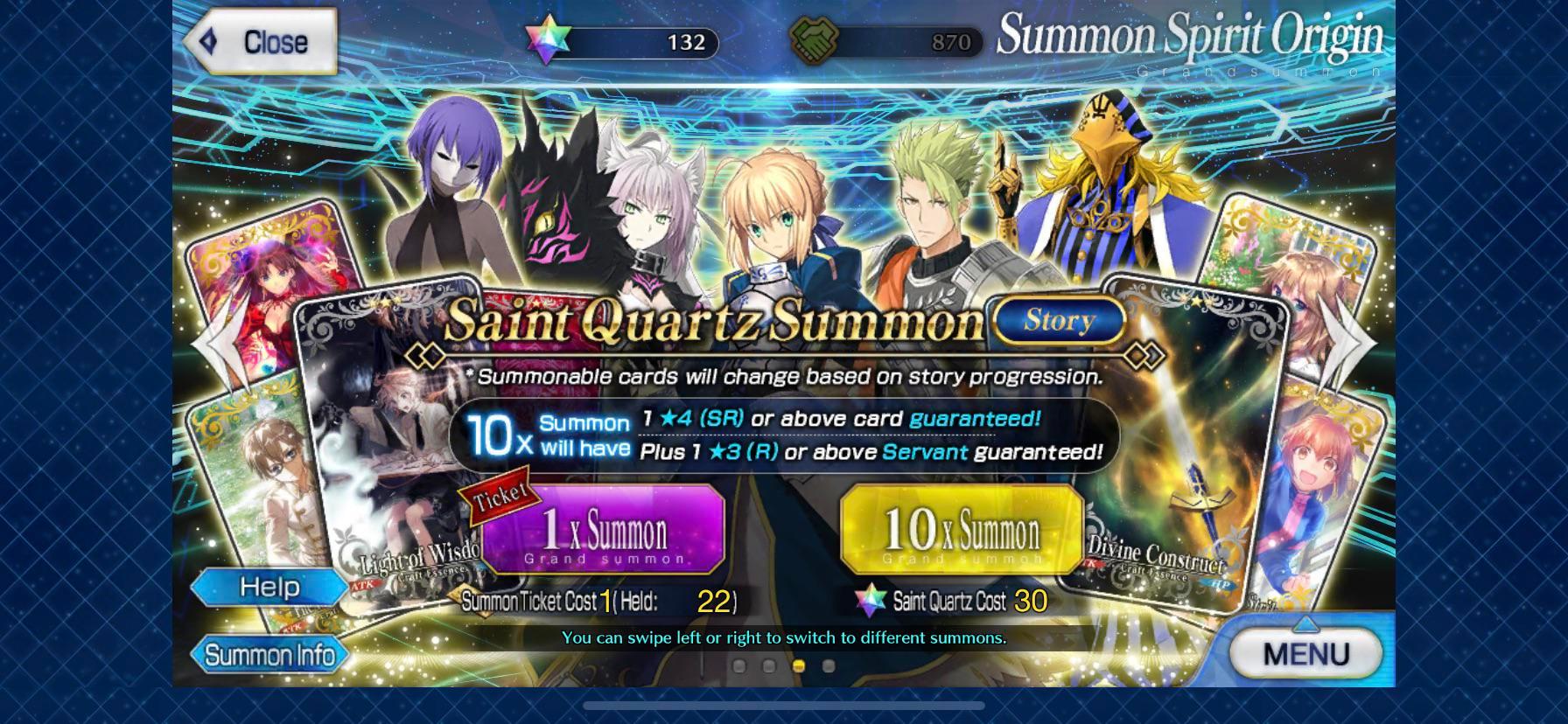1568x724 pixels.
Task: Open the Summon Info screen
Action: click(x=271, y=654)
